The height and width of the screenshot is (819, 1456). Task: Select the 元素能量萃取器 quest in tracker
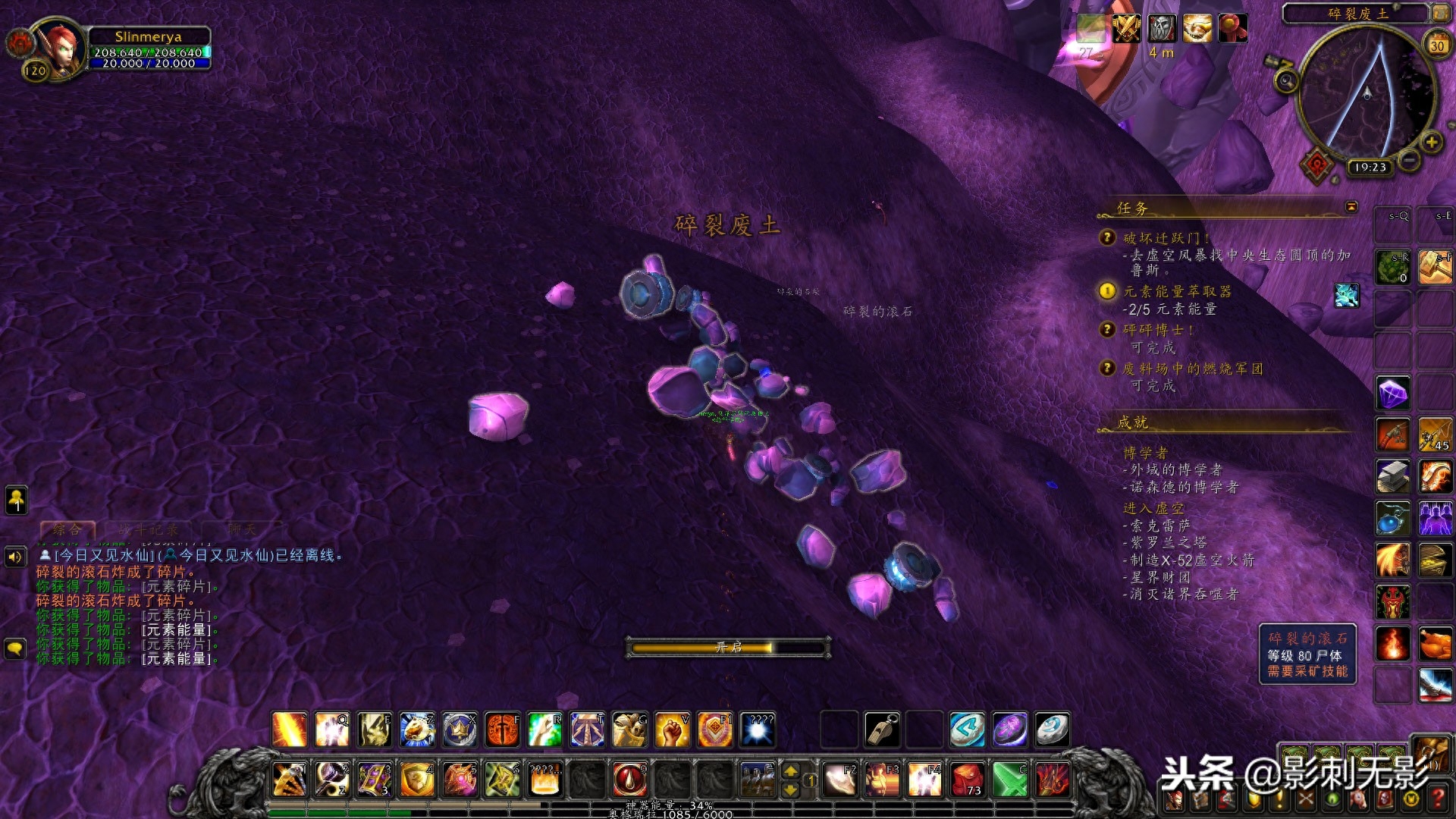point(1177,291)
